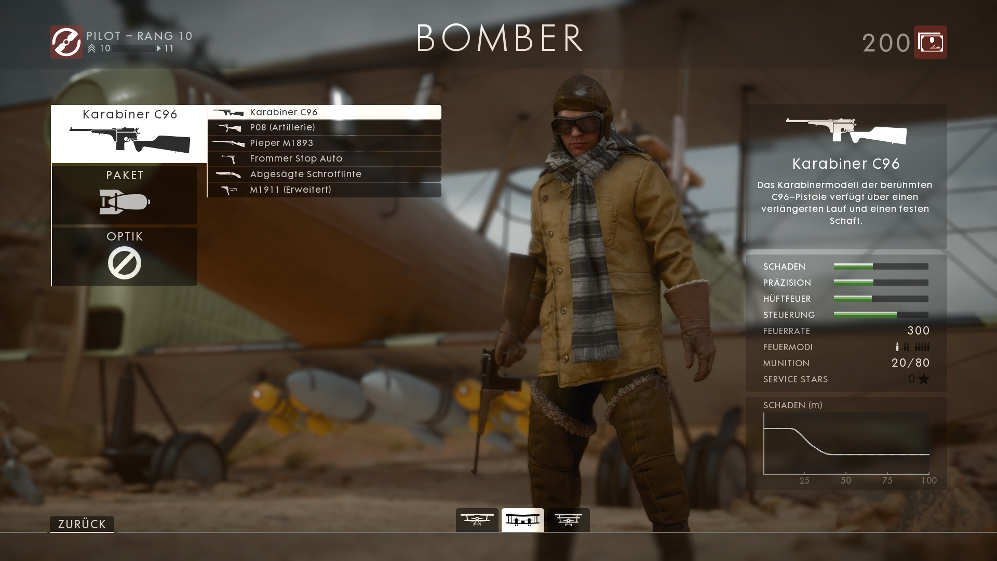The width and height of the screenshot is (997, 561).
Task: Click the red warbonds currency icon
Action: pyautogui.click(x=930, y=42)
